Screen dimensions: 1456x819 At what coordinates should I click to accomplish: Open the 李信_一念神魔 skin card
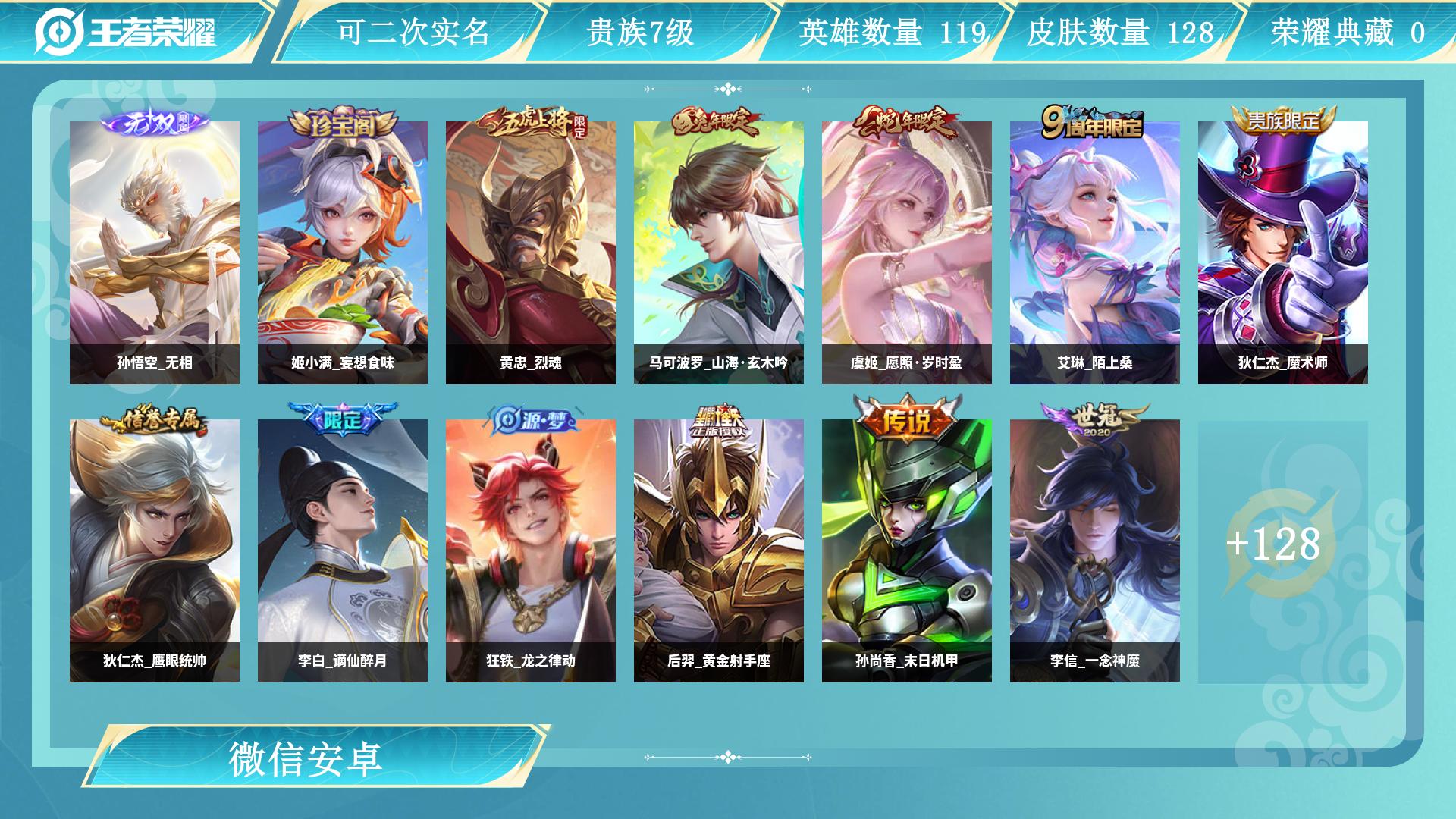pos(1095,551)
